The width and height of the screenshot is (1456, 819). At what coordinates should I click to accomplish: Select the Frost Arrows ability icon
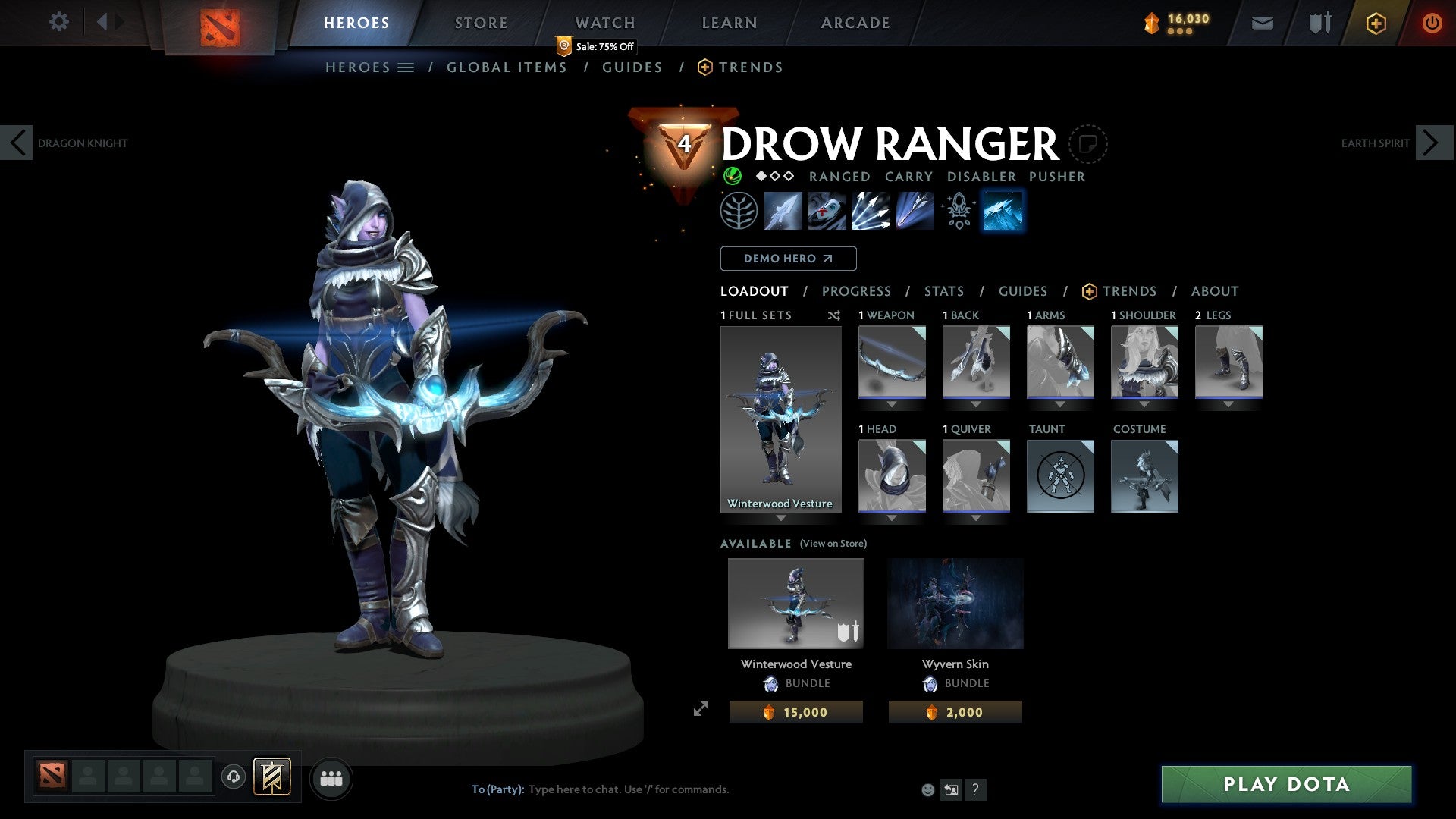click(x=783, y=211)
